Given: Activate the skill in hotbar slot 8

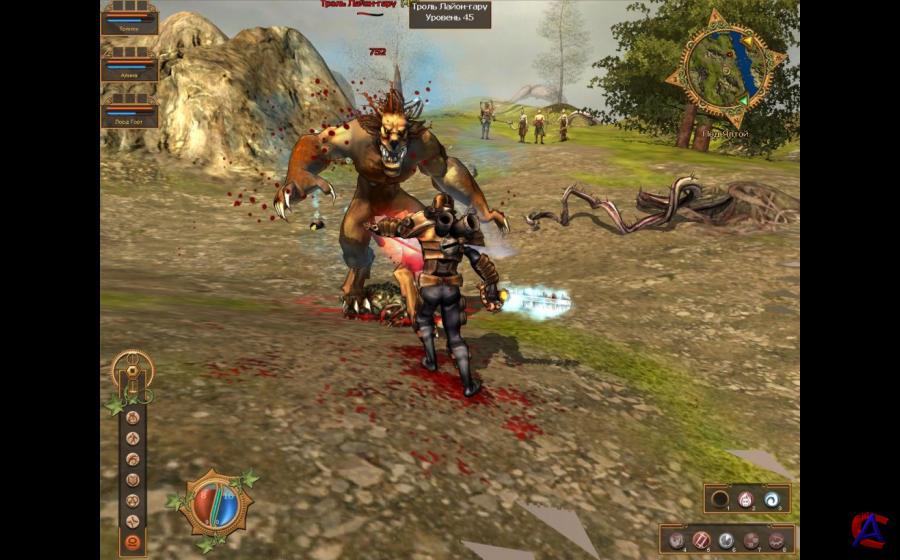Looking at the screenshot, I should [x=777, y=540].
